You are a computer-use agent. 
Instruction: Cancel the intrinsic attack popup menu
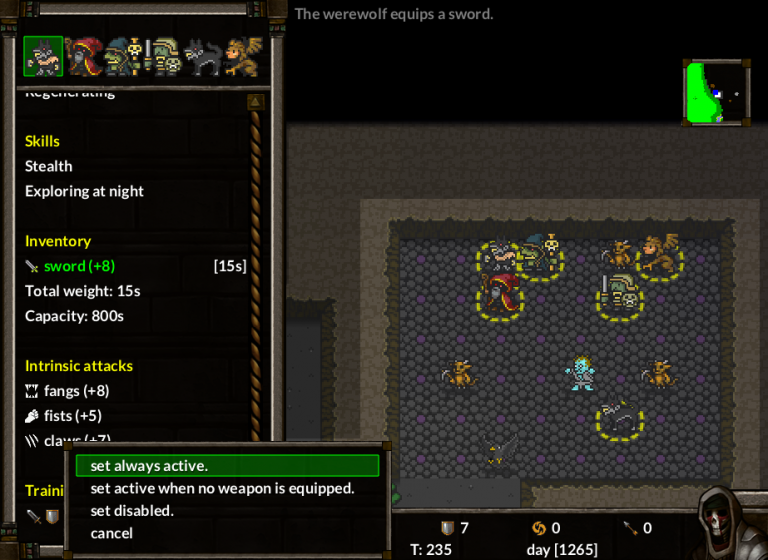pyautogui.click(x=111, y=533)
